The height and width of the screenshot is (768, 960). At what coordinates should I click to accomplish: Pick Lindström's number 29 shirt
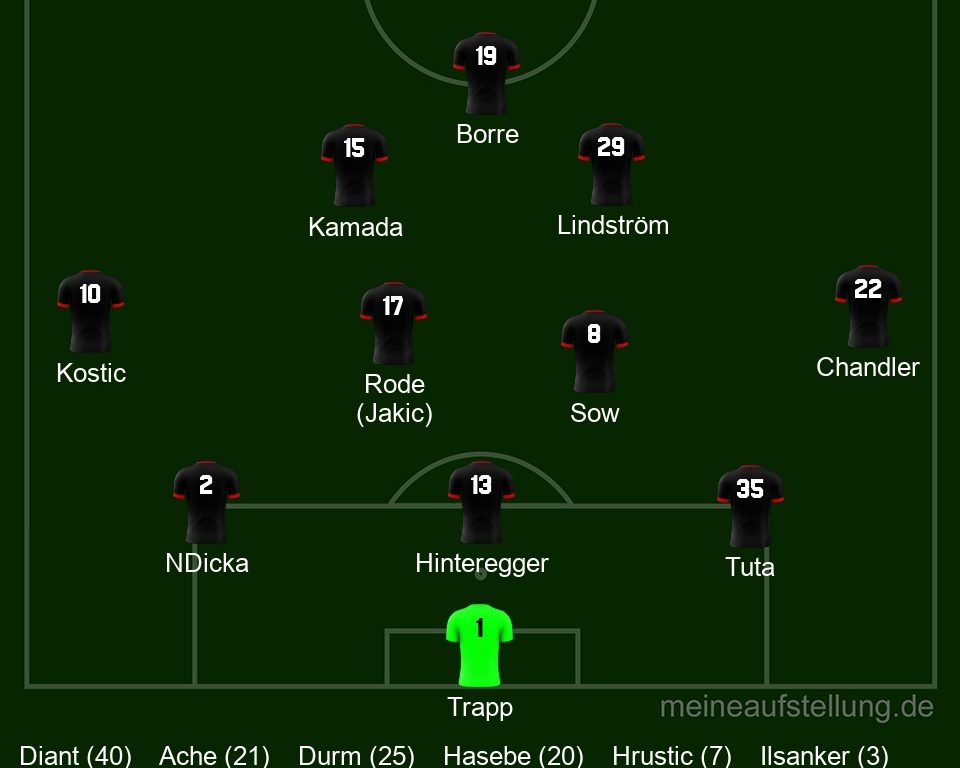pos(611,163)
